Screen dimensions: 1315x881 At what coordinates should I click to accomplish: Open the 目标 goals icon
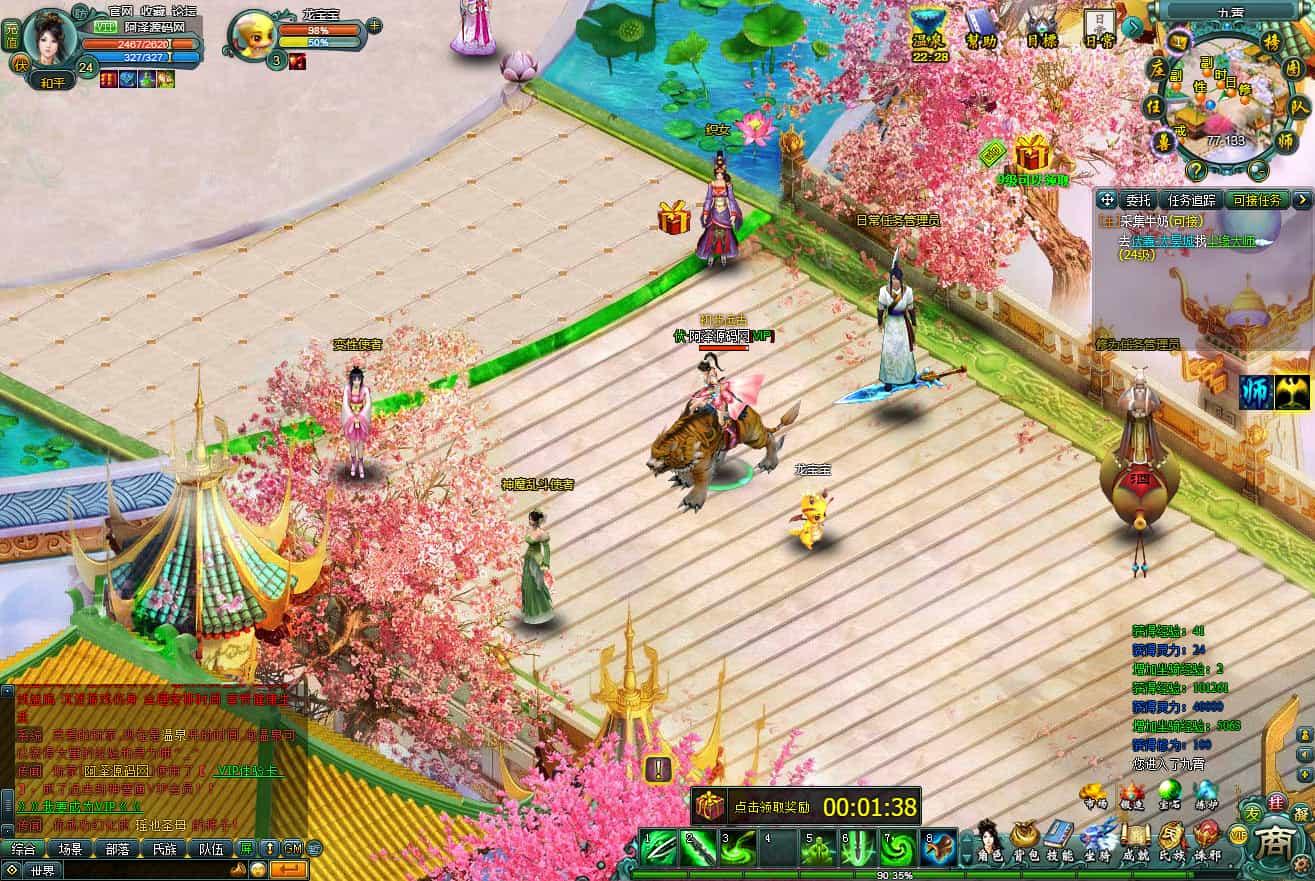[x=1042, y=29]
